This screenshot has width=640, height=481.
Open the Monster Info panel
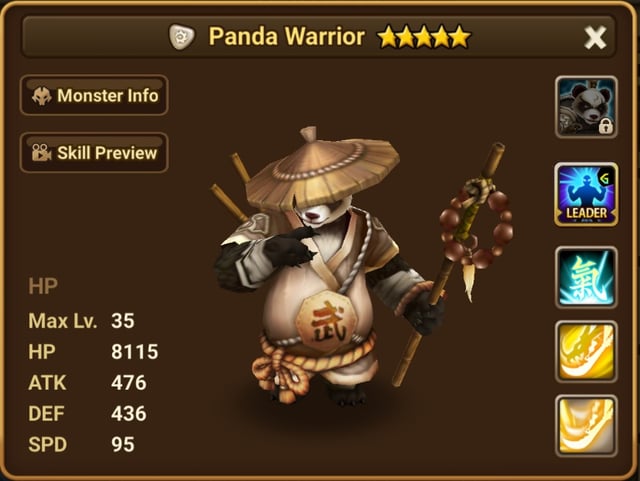point(94,96)
